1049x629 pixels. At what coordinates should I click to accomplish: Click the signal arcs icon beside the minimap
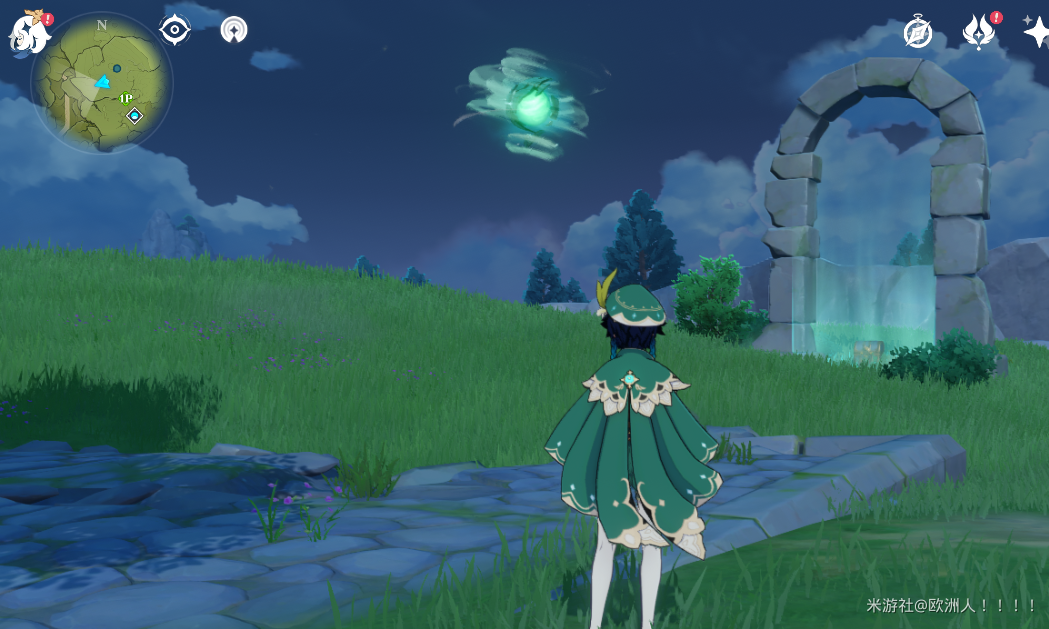pos(234,30)
